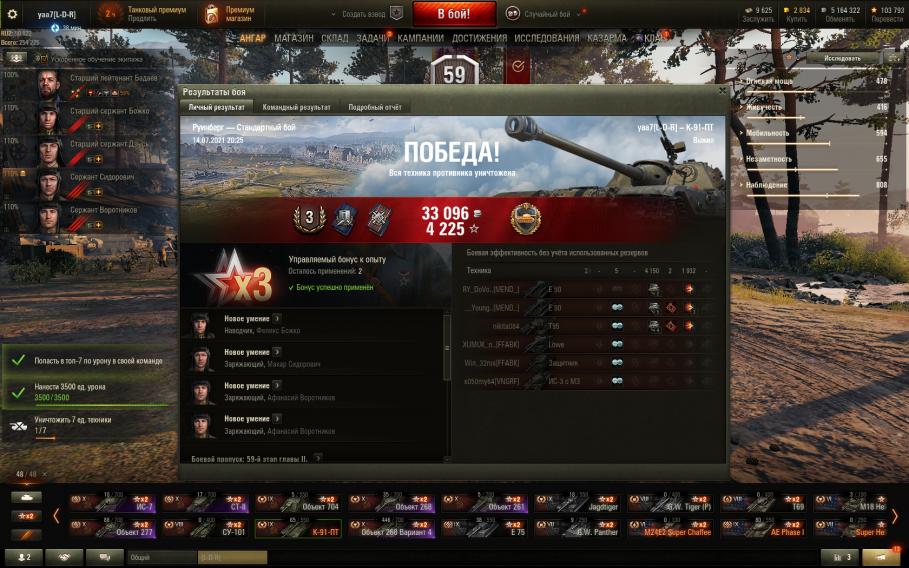Open the МАГАЗИН menu tab
Image resolution: width=909 pixels, height=568 pixels.
[x=293, y=38]
